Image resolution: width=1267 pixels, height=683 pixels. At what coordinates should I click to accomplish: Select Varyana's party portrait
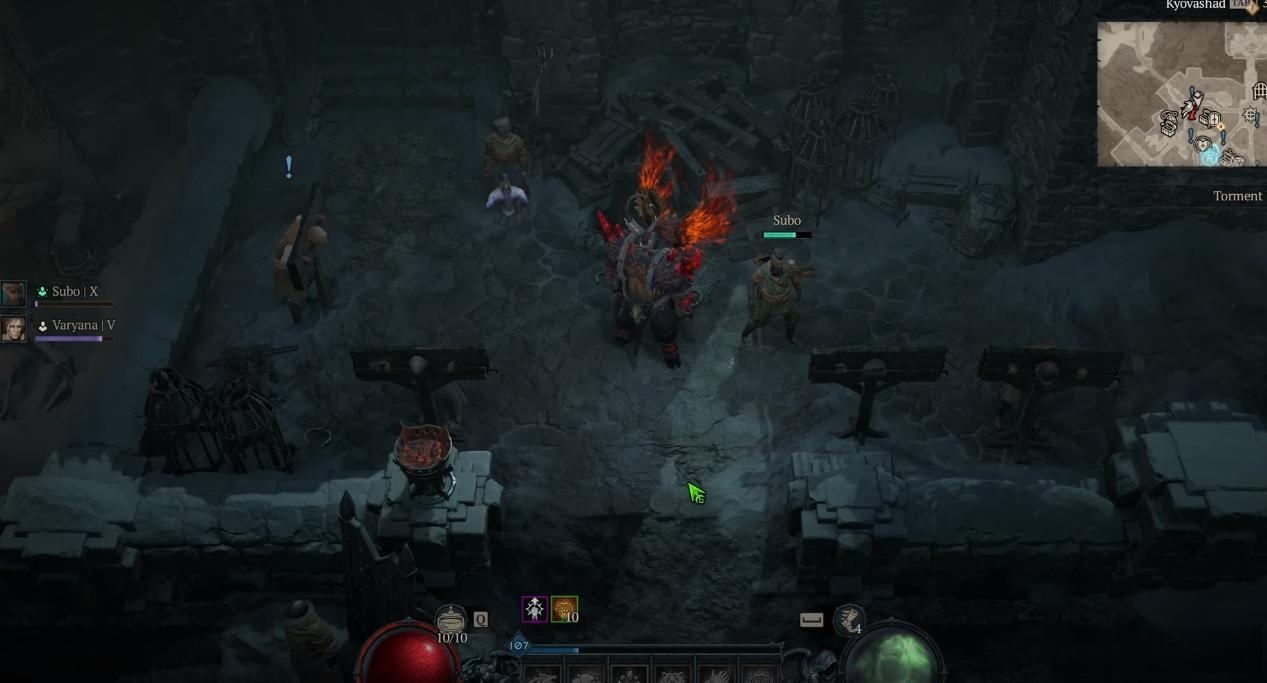[13, 328]
